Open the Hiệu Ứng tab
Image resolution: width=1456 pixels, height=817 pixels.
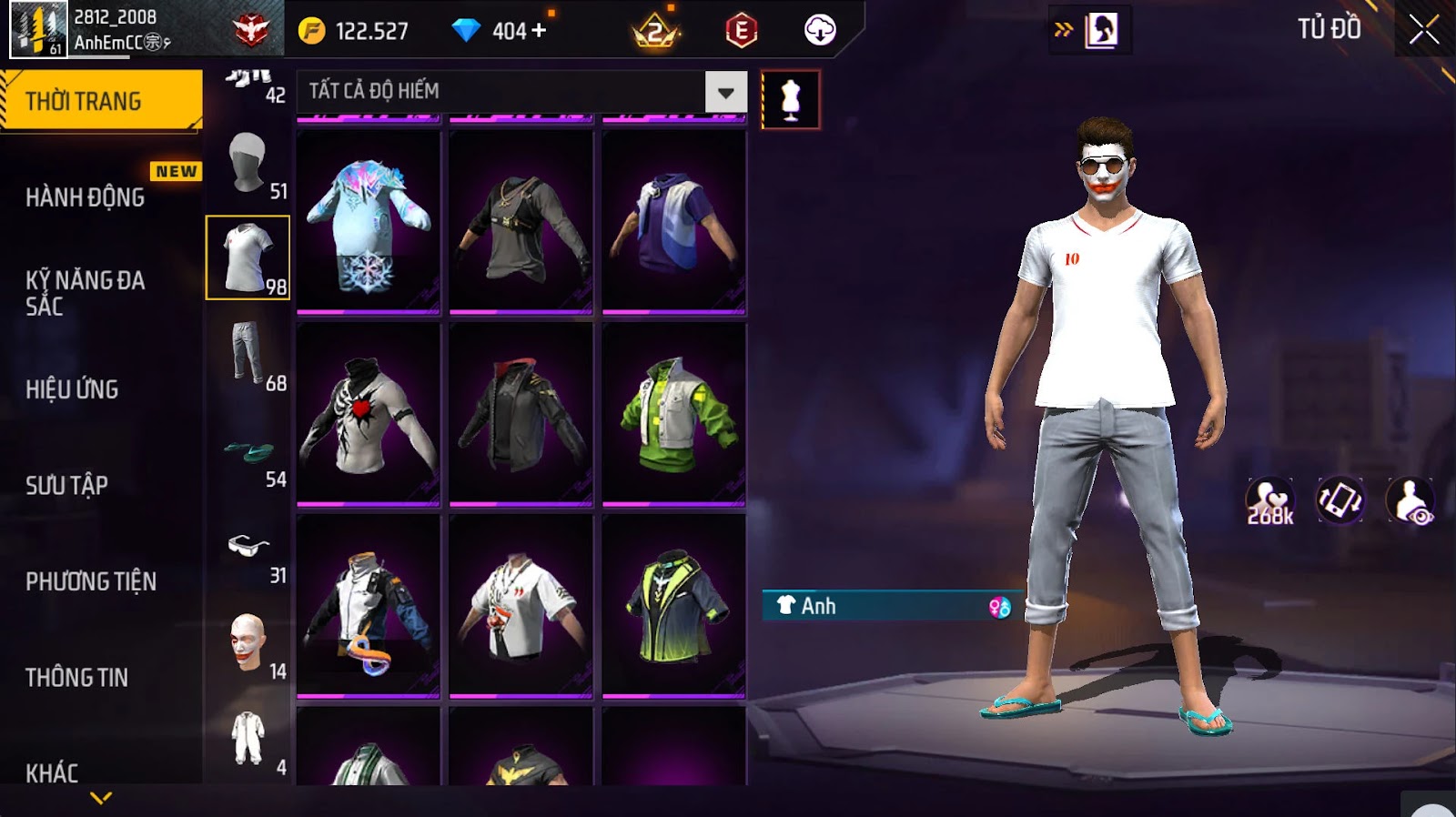(x=72, y=389)
